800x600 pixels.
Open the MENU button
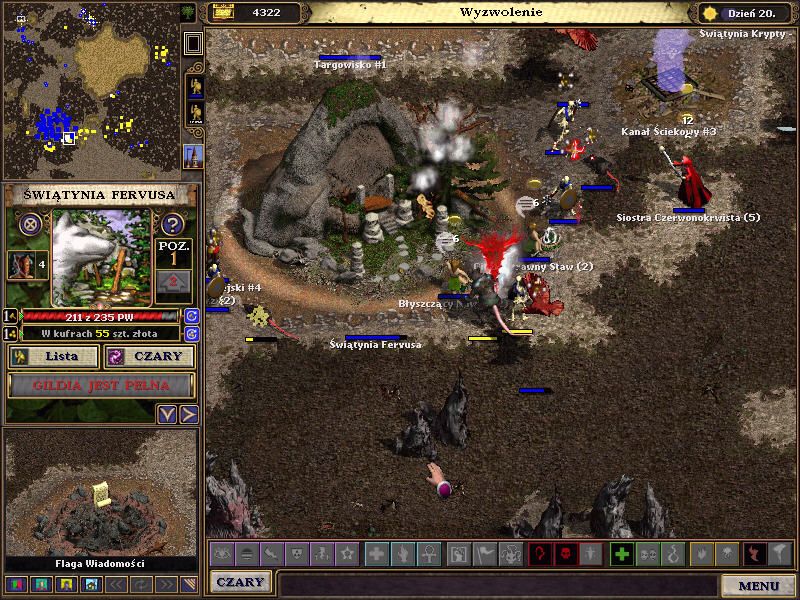click(759, 586)
